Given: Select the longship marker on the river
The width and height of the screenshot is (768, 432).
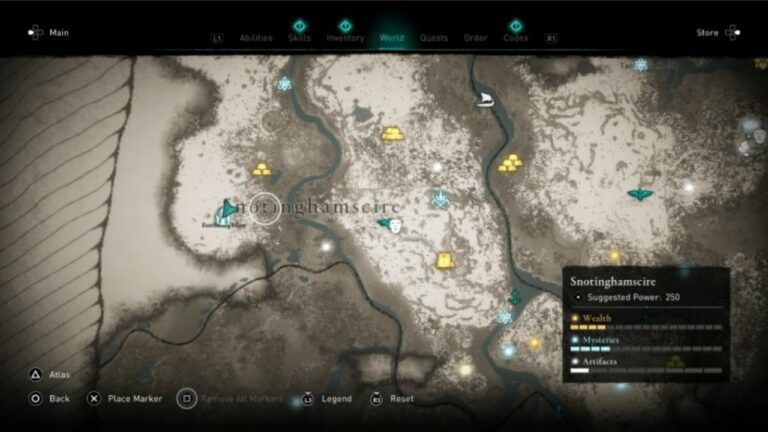Looking at the screenshot, I should 486,99.
